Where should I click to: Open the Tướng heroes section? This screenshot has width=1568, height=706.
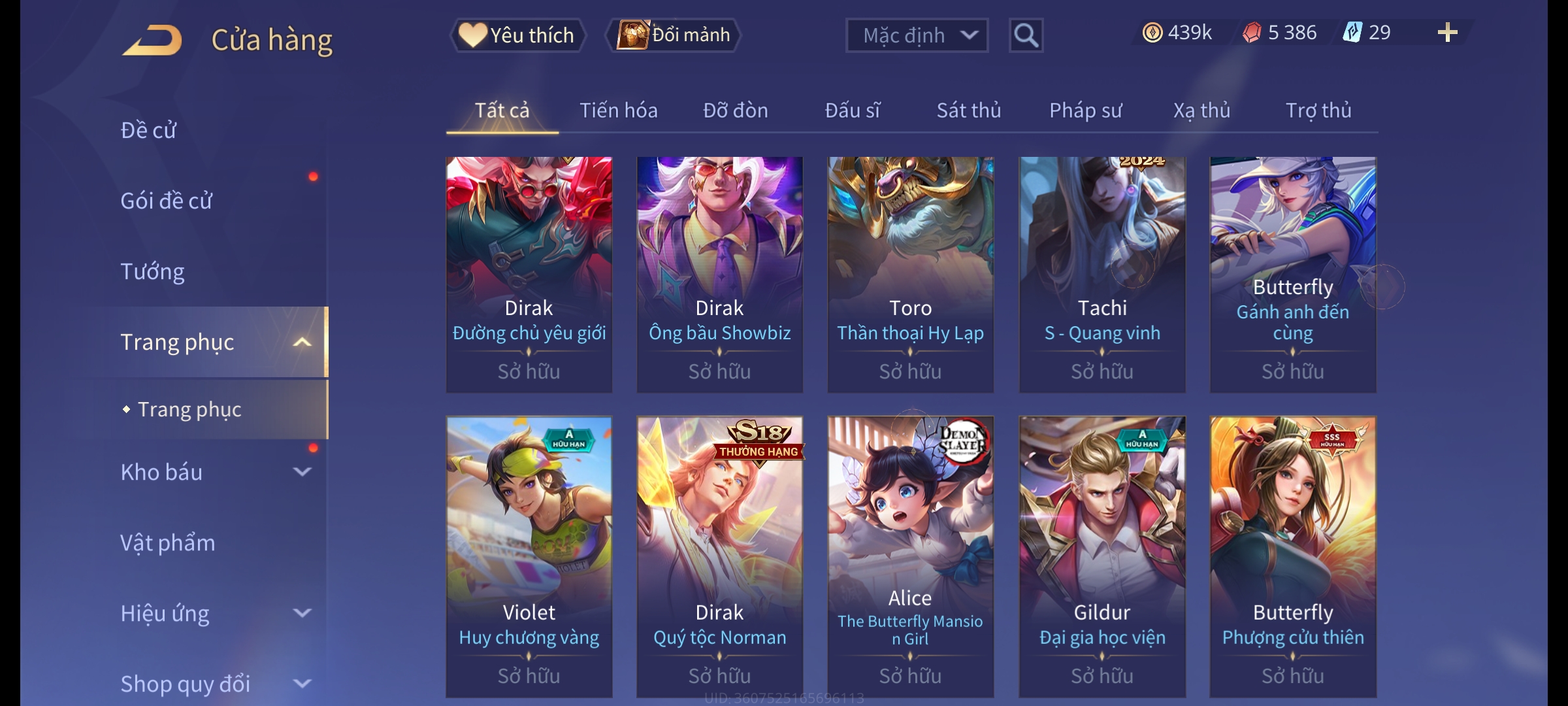point(152,271)
